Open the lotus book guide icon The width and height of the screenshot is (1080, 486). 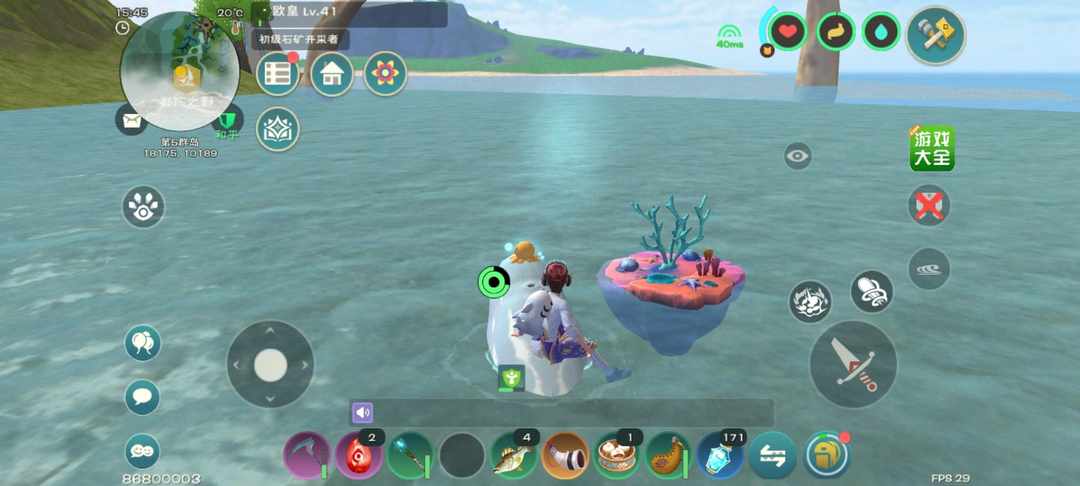coord(278,129)
